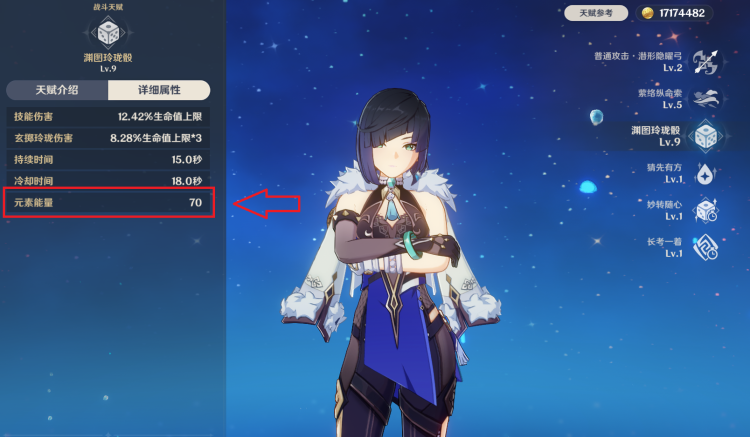
Task: Show the 妙转随心 passive talent
Action: pos(706,210)
